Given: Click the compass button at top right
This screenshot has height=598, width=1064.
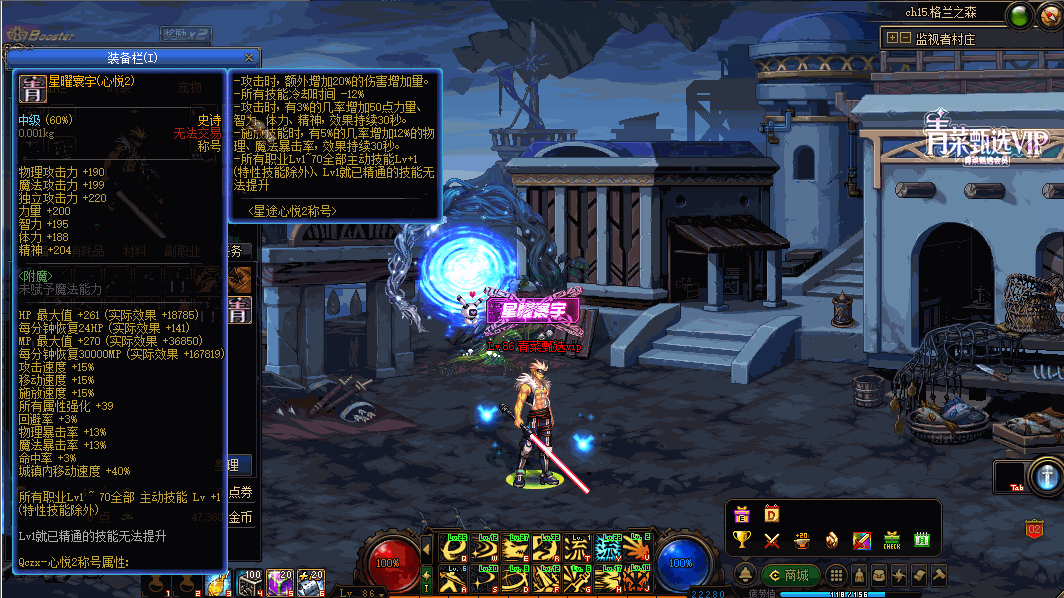Looking at the screenshot, I should click(x=1048, y=16).
